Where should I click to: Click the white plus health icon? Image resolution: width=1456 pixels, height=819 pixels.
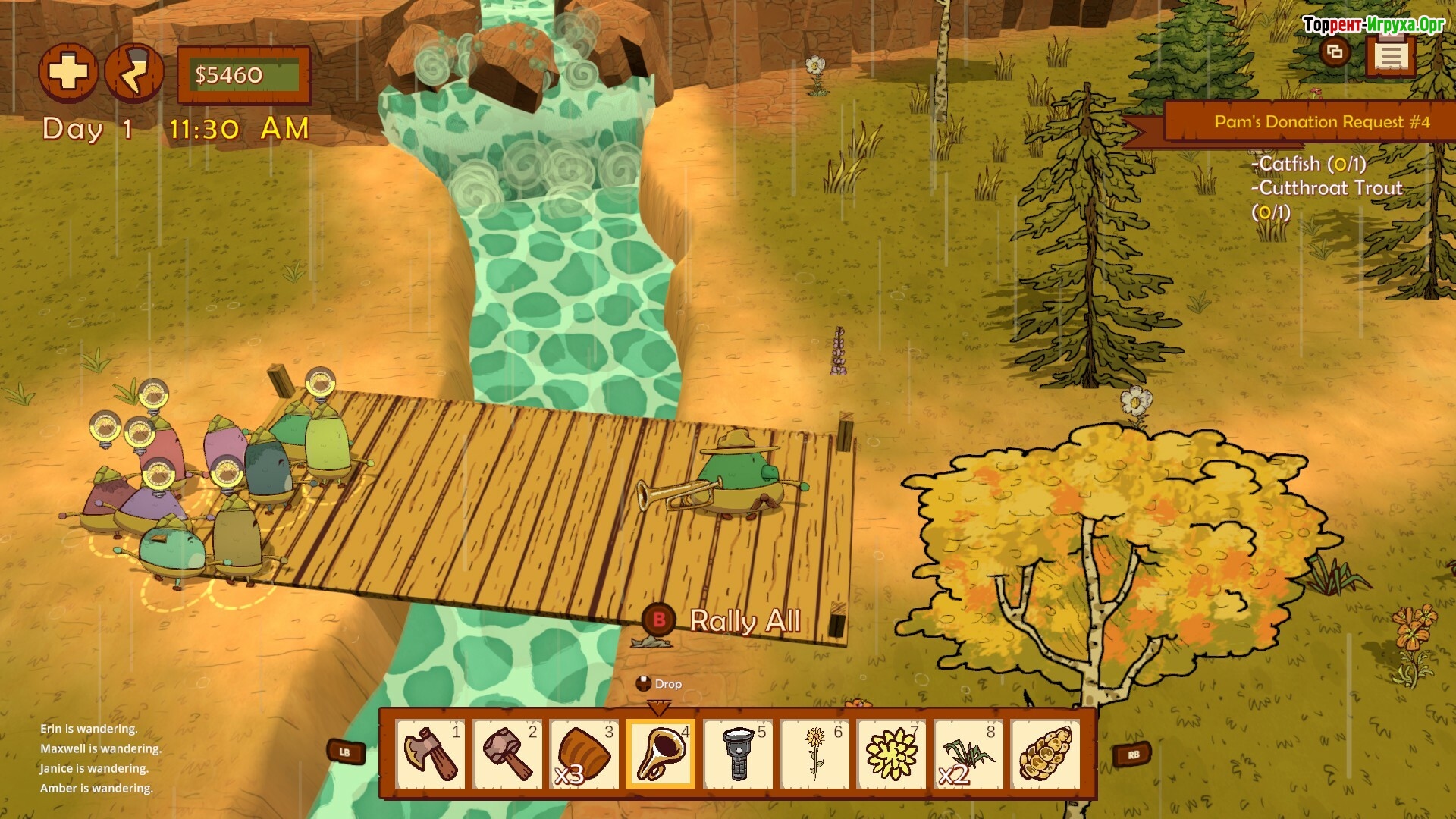(68, 73)
